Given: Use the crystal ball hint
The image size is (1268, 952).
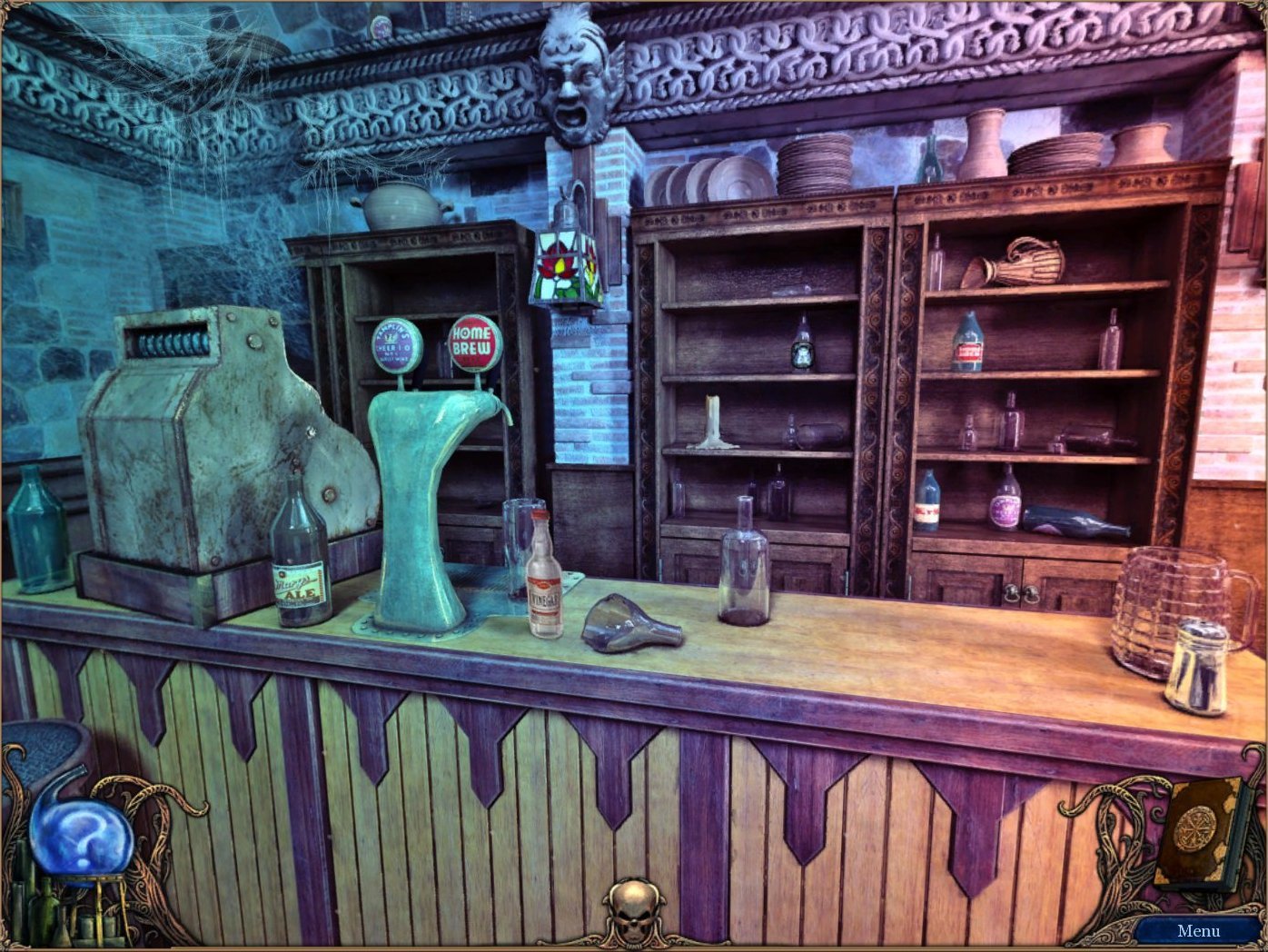Looking at the screenshot, I should (80, 836).
